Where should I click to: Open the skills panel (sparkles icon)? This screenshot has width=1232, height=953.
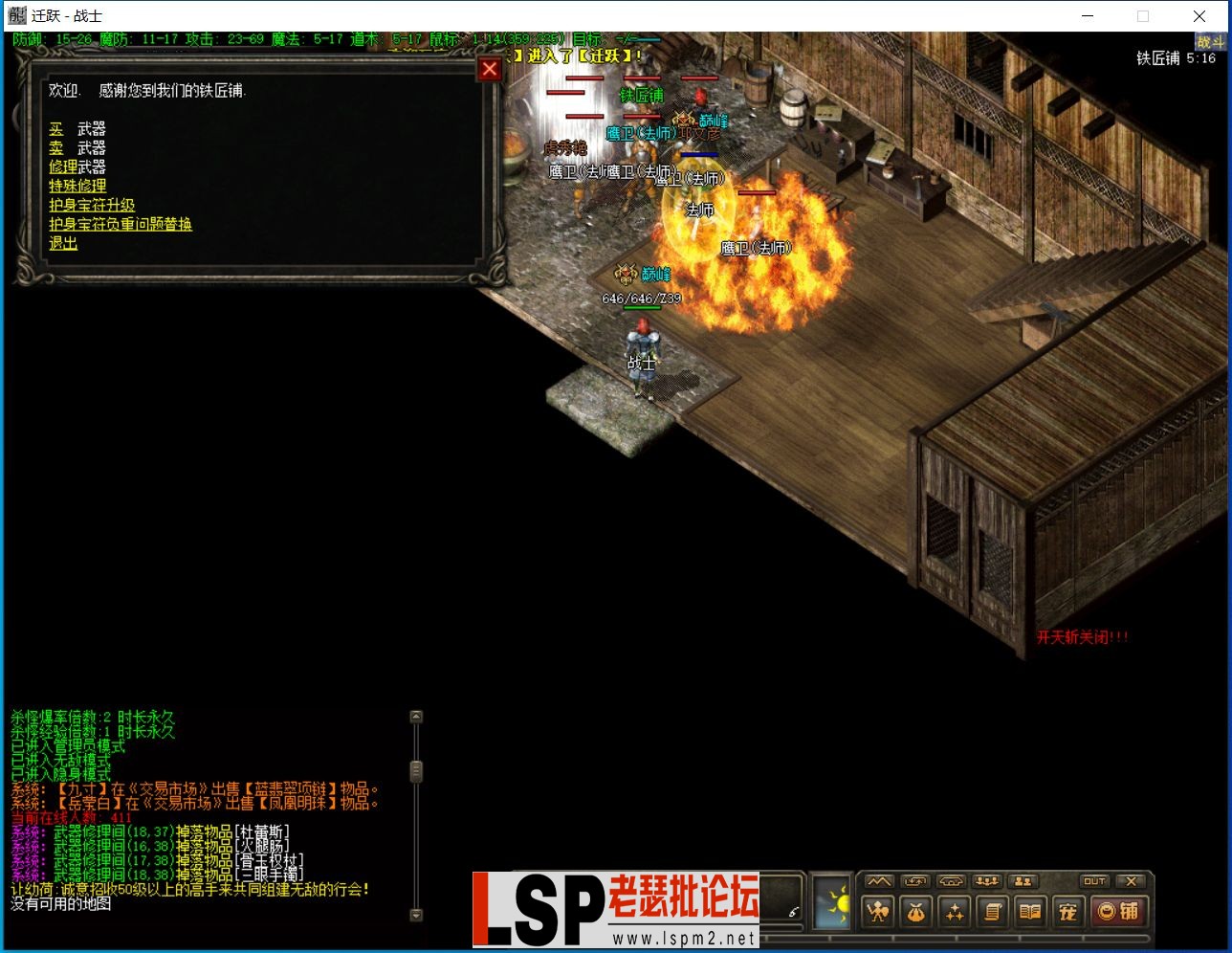click(954, 912)
